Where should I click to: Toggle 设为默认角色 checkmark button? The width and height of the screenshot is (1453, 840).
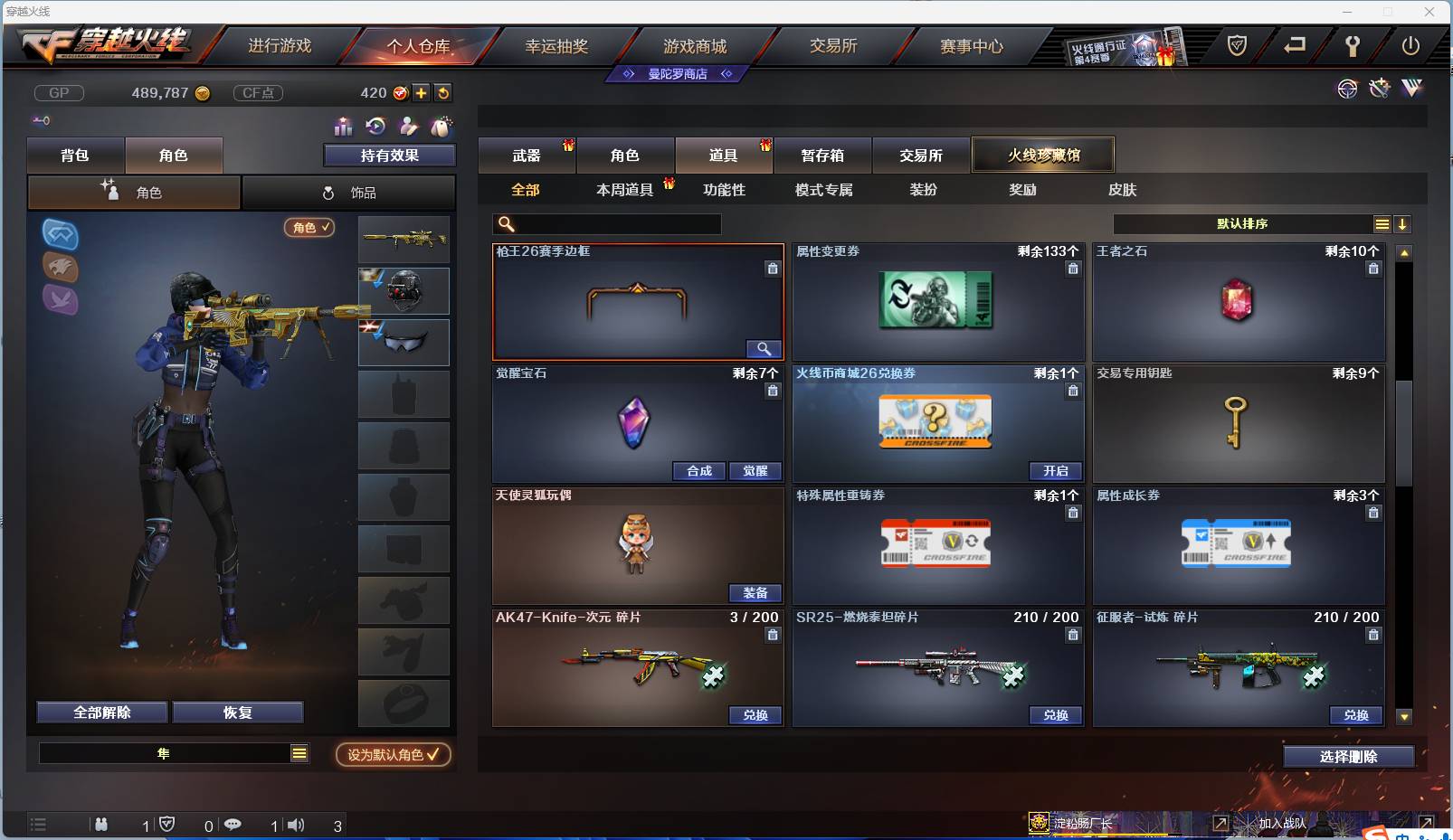point(392,756)
